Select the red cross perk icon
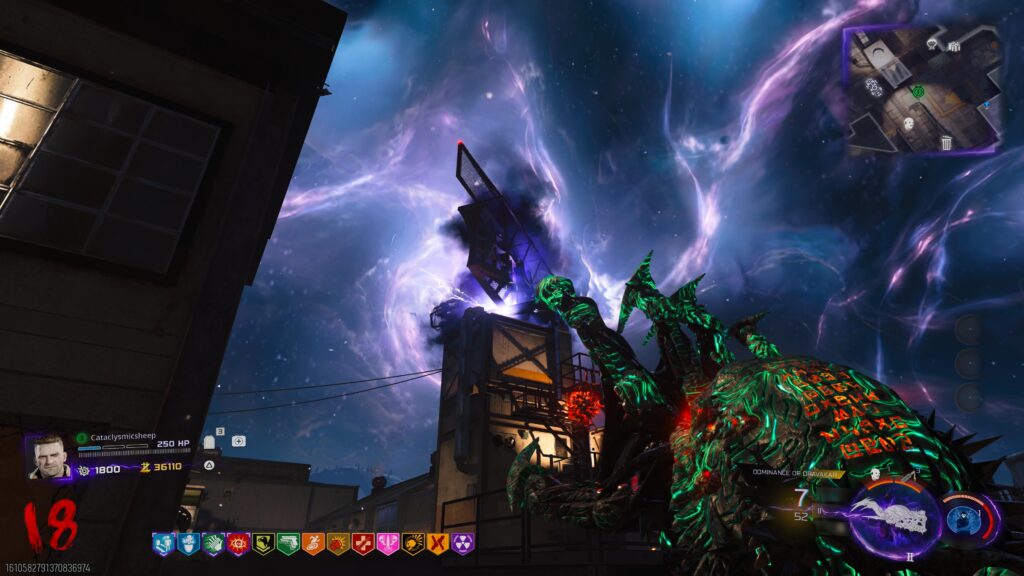 pyautogui.click(x=363, y=544)
